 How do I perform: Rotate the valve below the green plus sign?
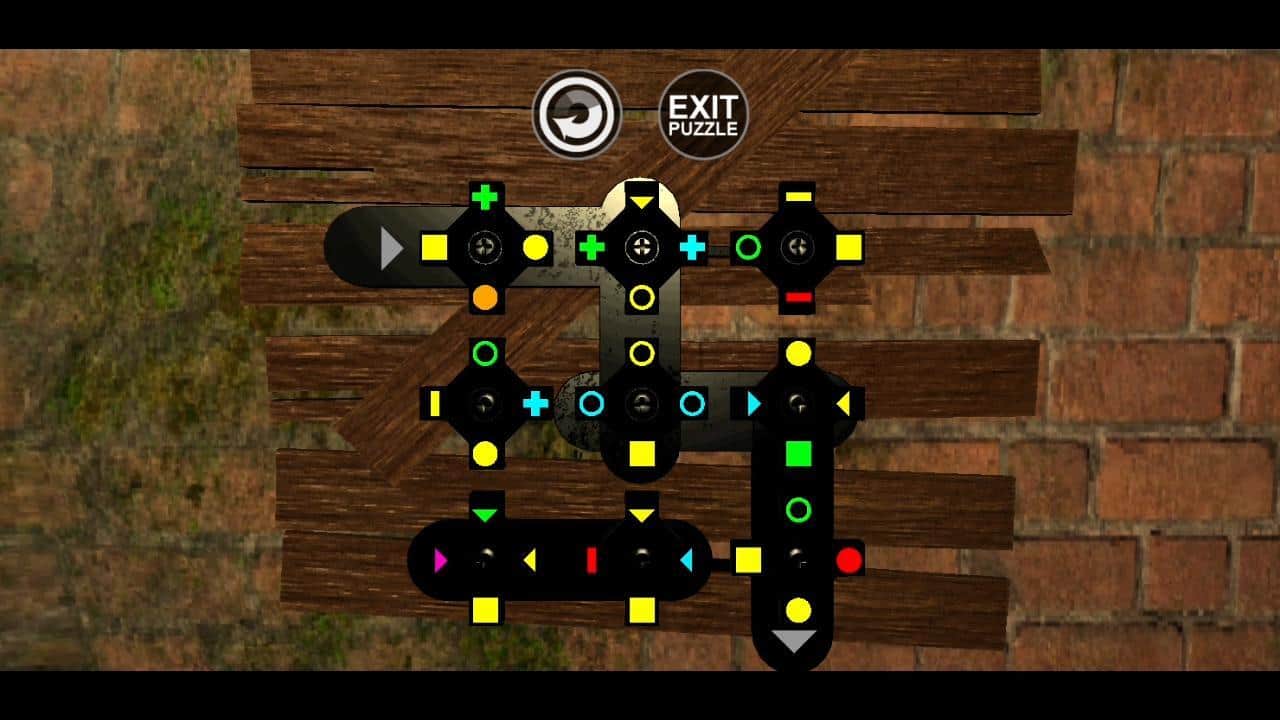coord(486,248)
